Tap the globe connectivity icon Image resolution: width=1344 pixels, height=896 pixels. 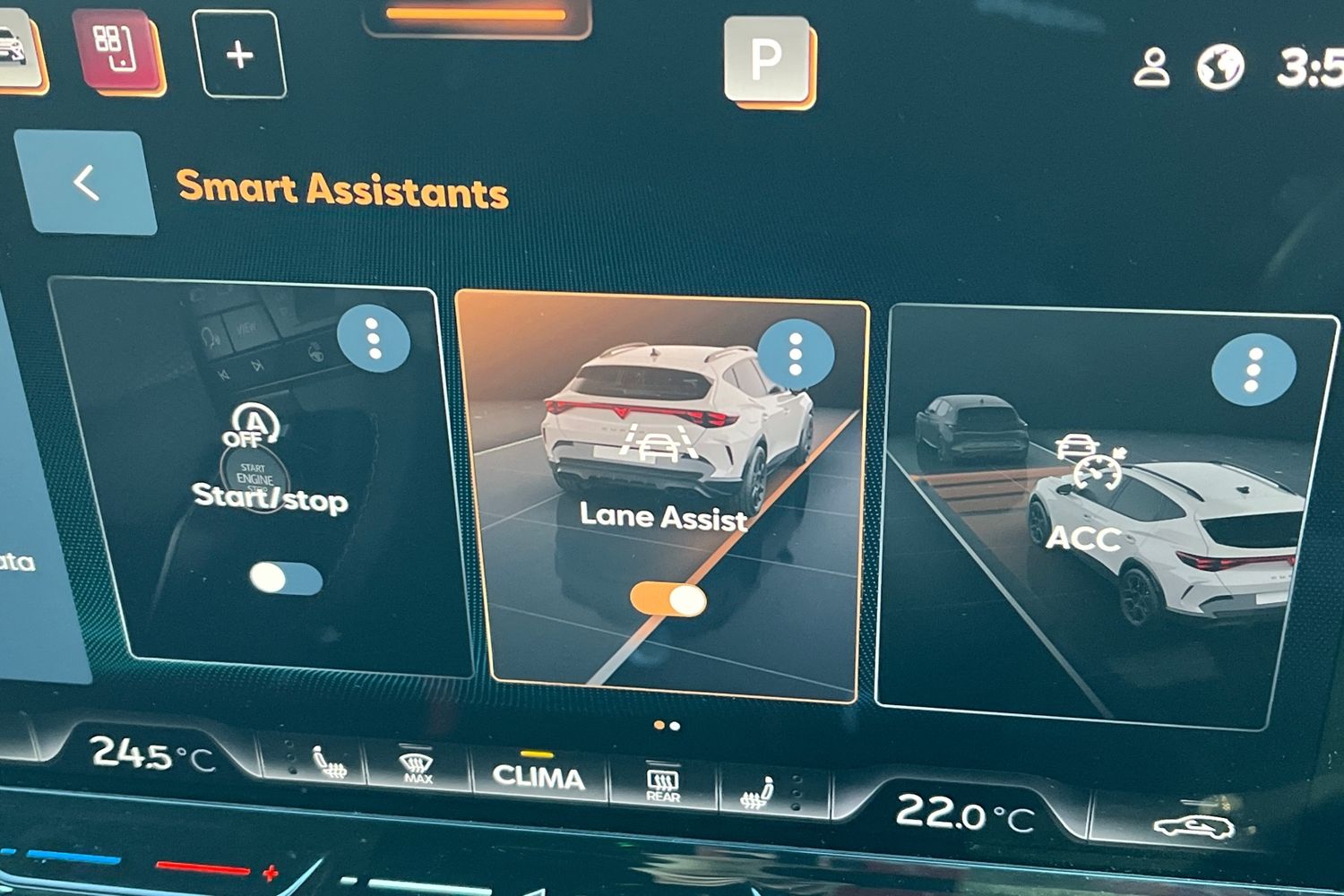tap(1220, 67)
